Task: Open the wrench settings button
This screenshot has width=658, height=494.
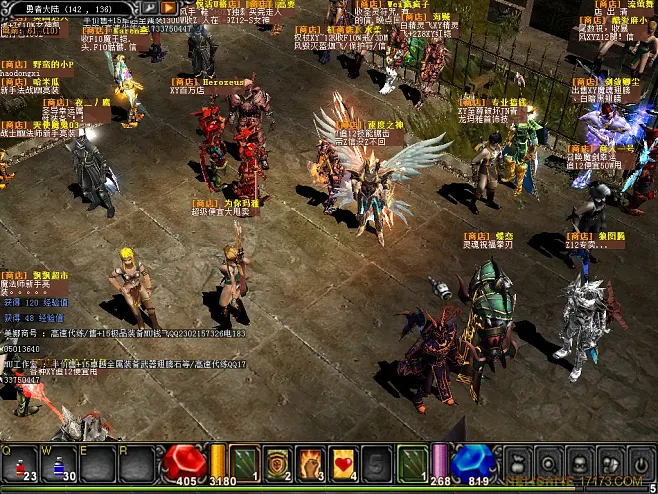Action: point(149,8)
